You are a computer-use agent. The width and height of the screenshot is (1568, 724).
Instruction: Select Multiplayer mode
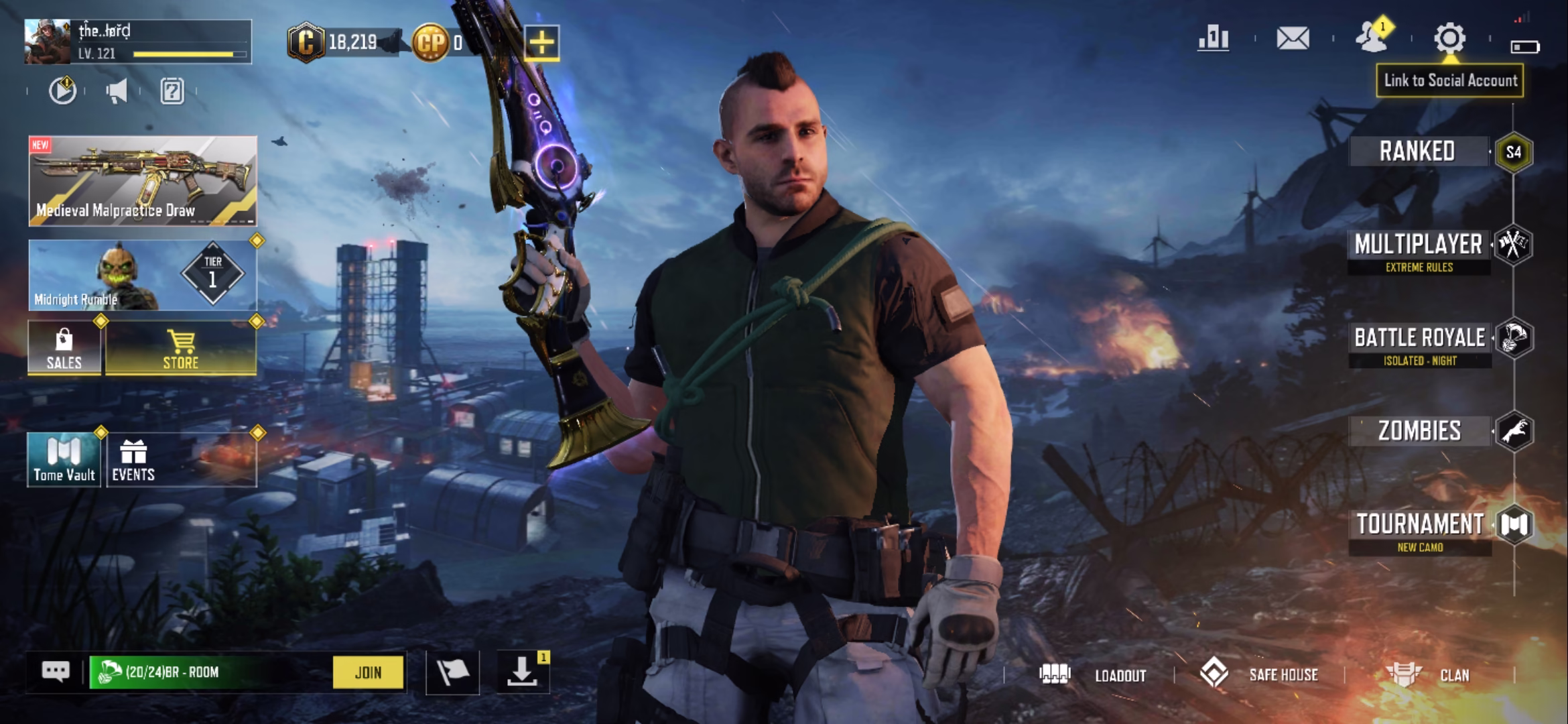[1419, 245]
